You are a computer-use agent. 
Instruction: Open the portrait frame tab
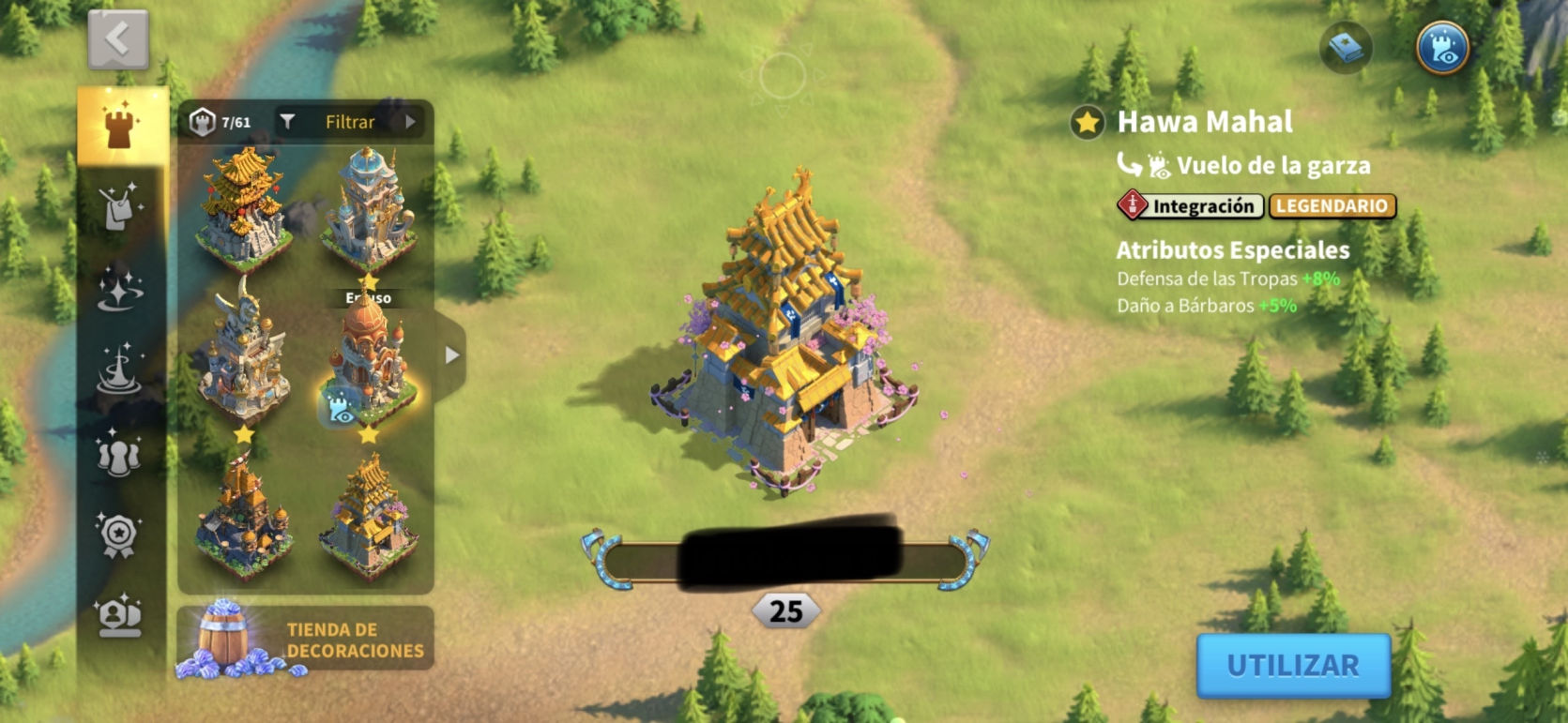[120, 616]
